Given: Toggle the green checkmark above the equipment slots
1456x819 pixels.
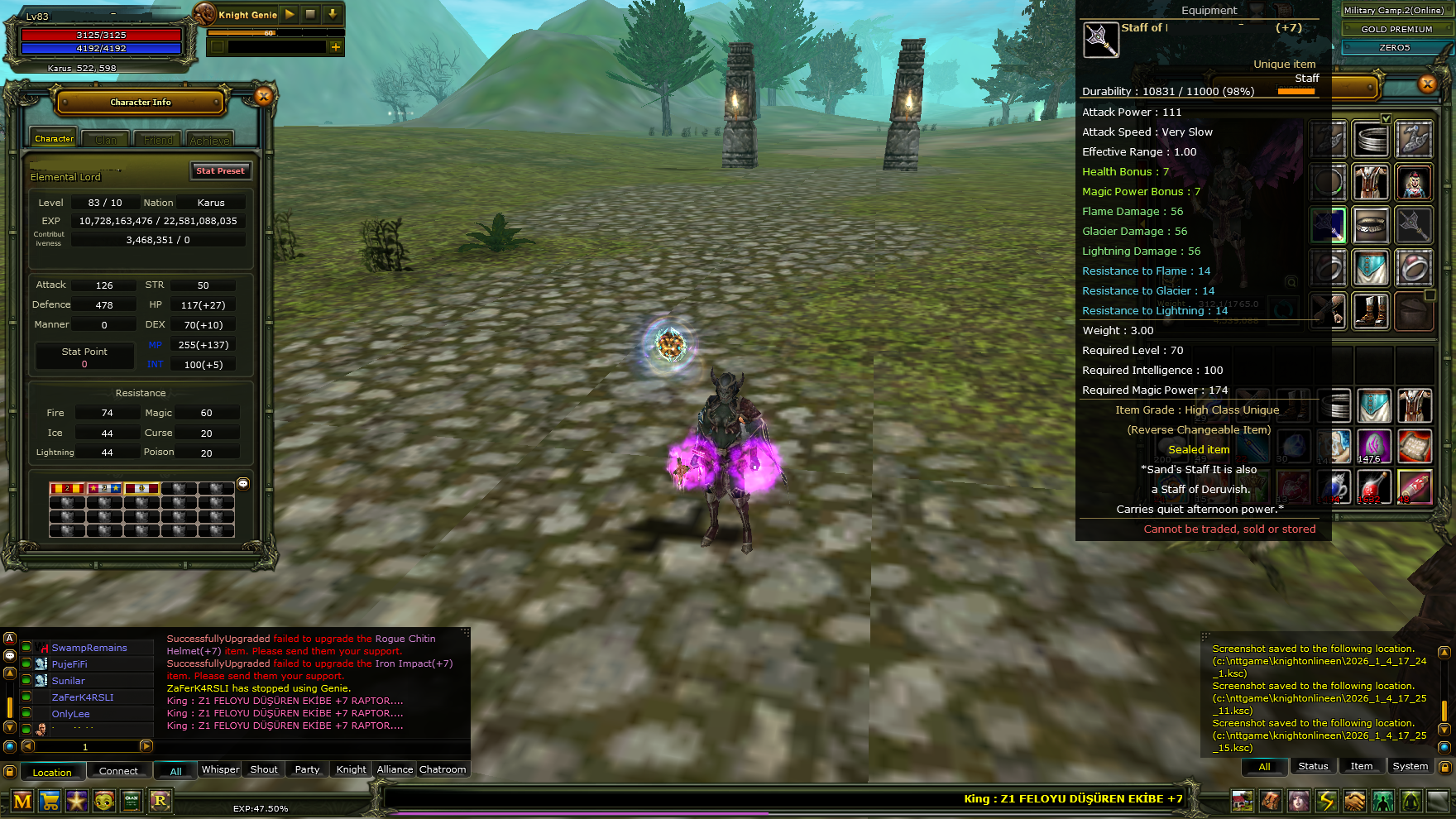Looking at the screenshot, I should [1385, 118].
